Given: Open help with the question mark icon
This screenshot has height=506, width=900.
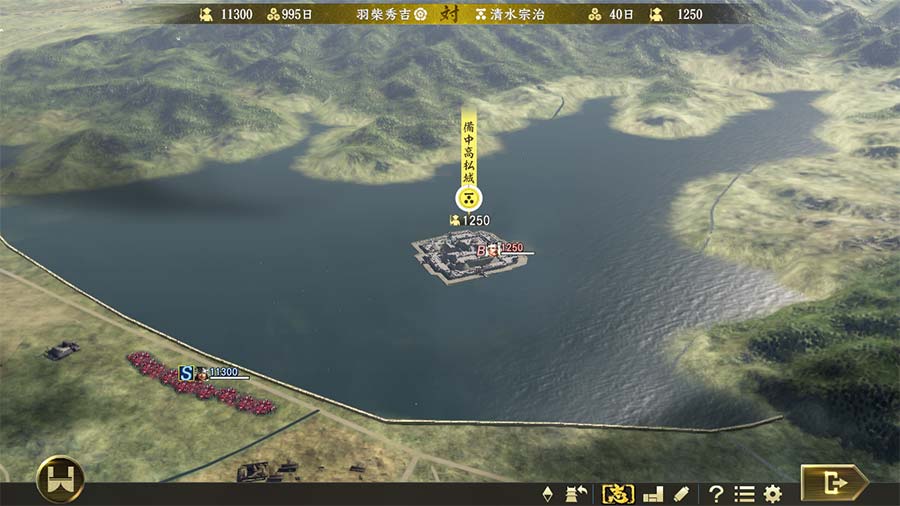Looking at the screenshot, I should click(716, 493).
